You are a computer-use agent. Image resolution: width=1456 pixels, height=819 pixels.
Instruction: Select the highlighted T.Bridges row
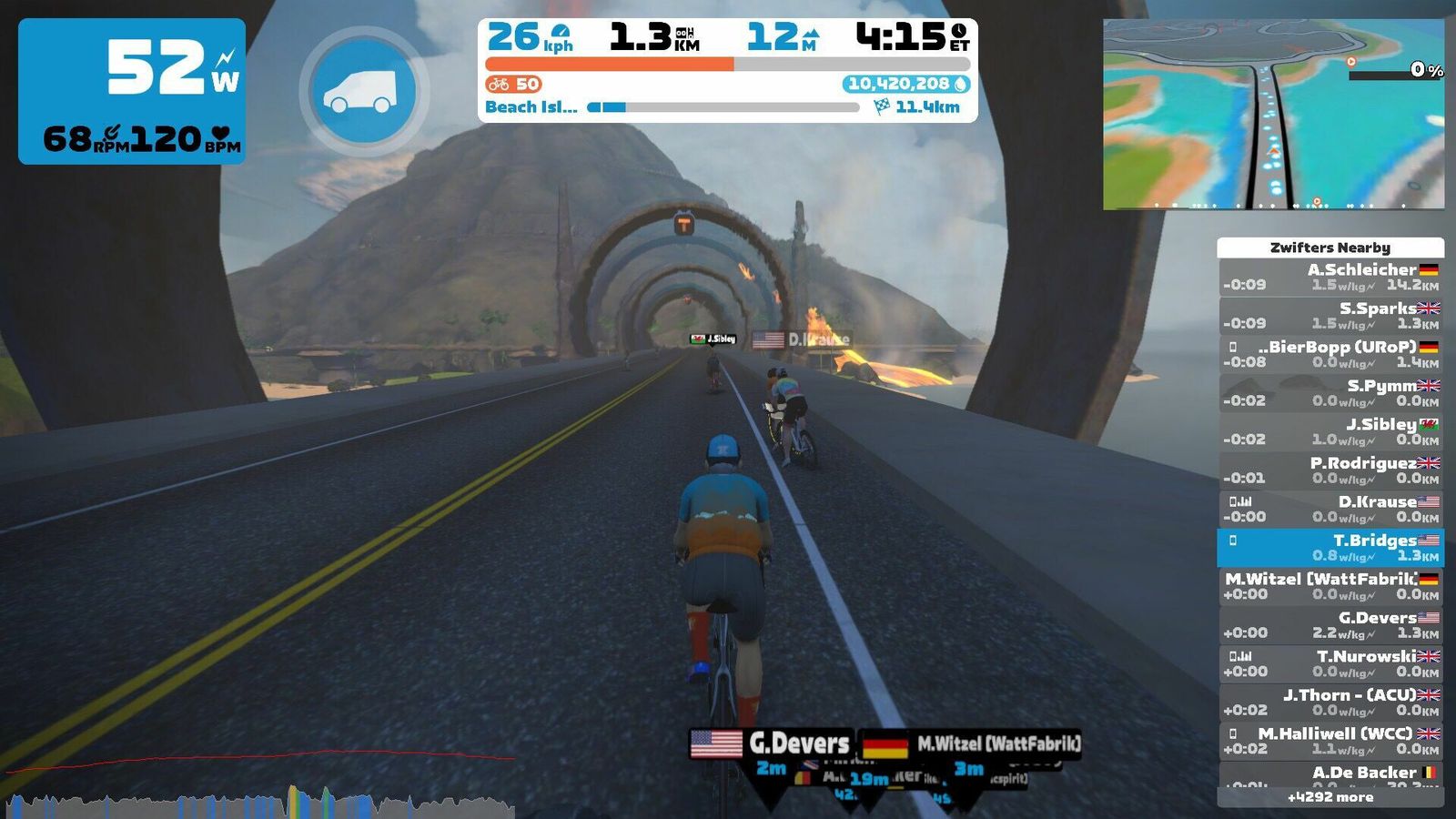[1330, 548]
